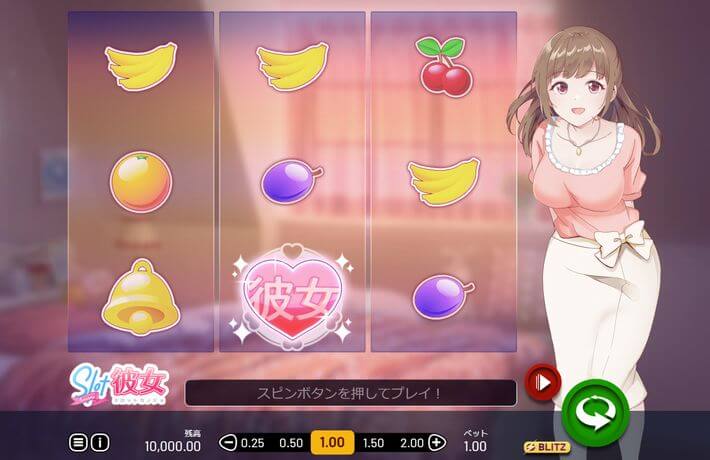Screen dimensions: 710x460
Task: Select the highlighted 1.00 bet amount
Action: point(331,442)
